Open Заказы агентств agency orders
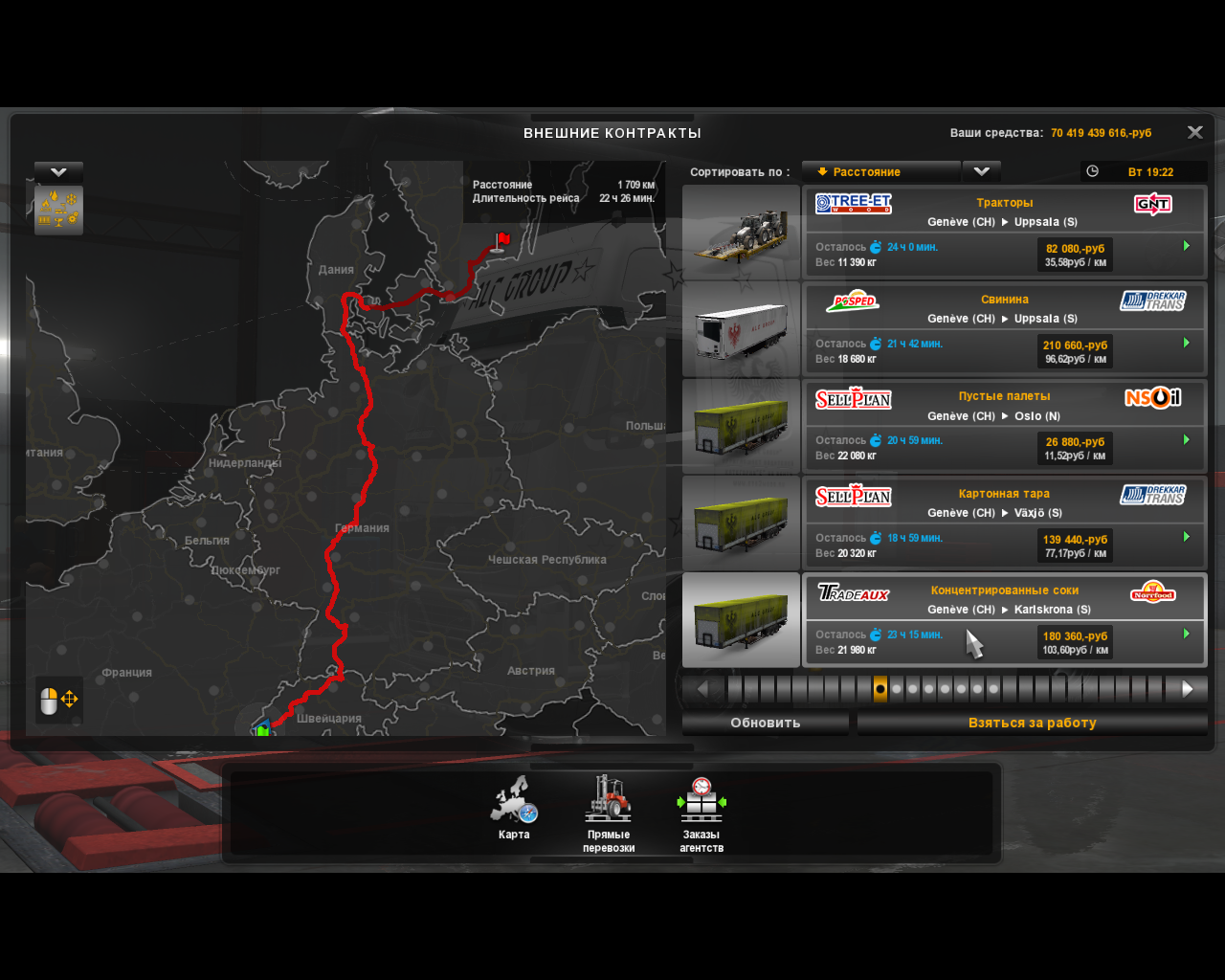 coord(702,813)
